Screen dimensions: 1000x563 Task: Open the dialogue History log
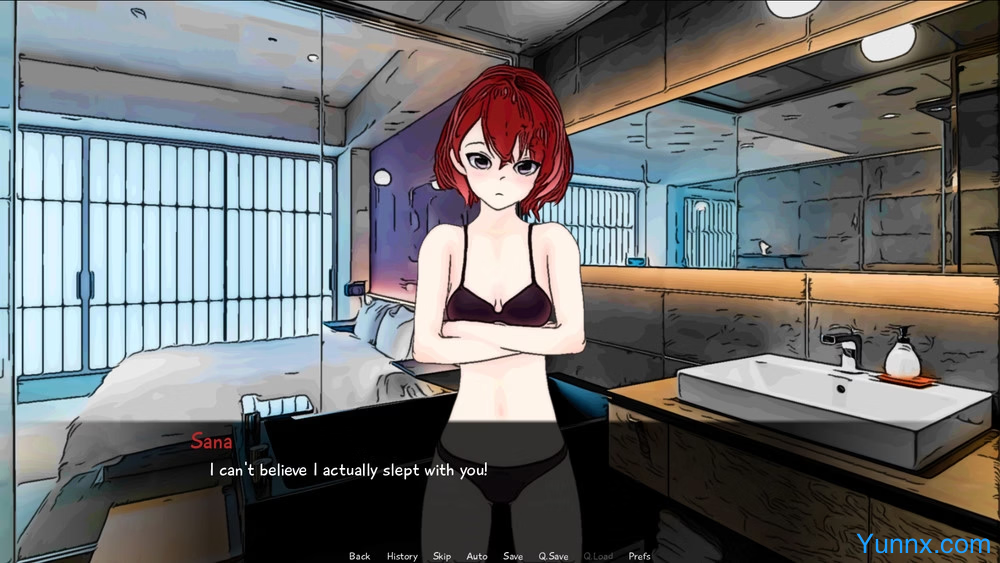(x=402, y=556)
